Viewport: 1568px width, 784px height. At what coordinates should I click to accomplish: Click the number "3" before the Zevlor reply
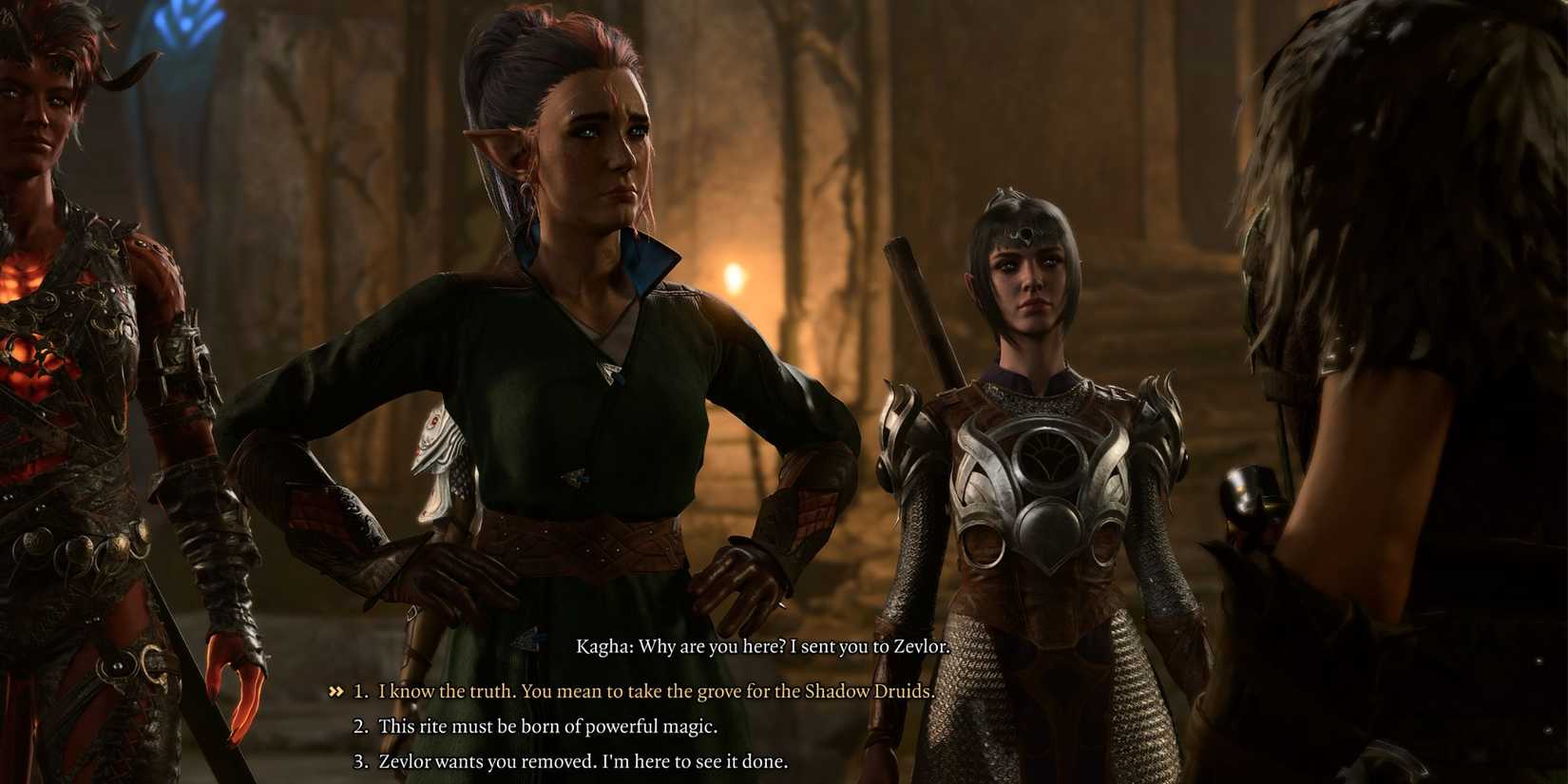tap(358, 759)
